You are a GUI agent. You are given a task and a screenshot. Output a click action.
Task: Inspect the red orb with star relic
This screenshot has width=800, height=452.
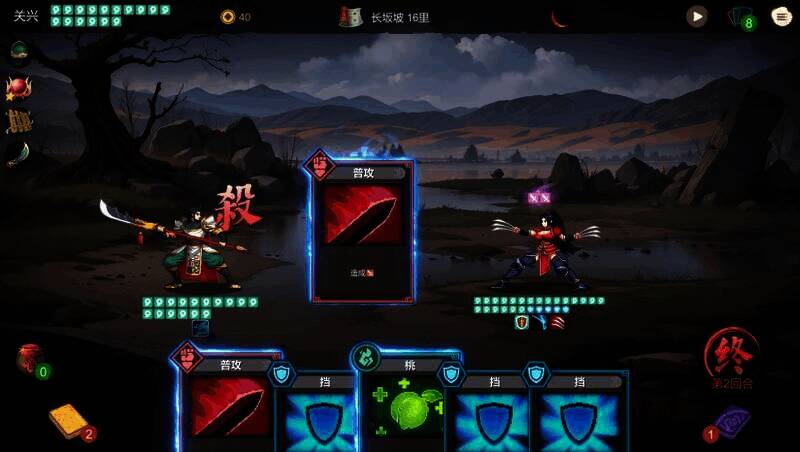click(17, 87)
